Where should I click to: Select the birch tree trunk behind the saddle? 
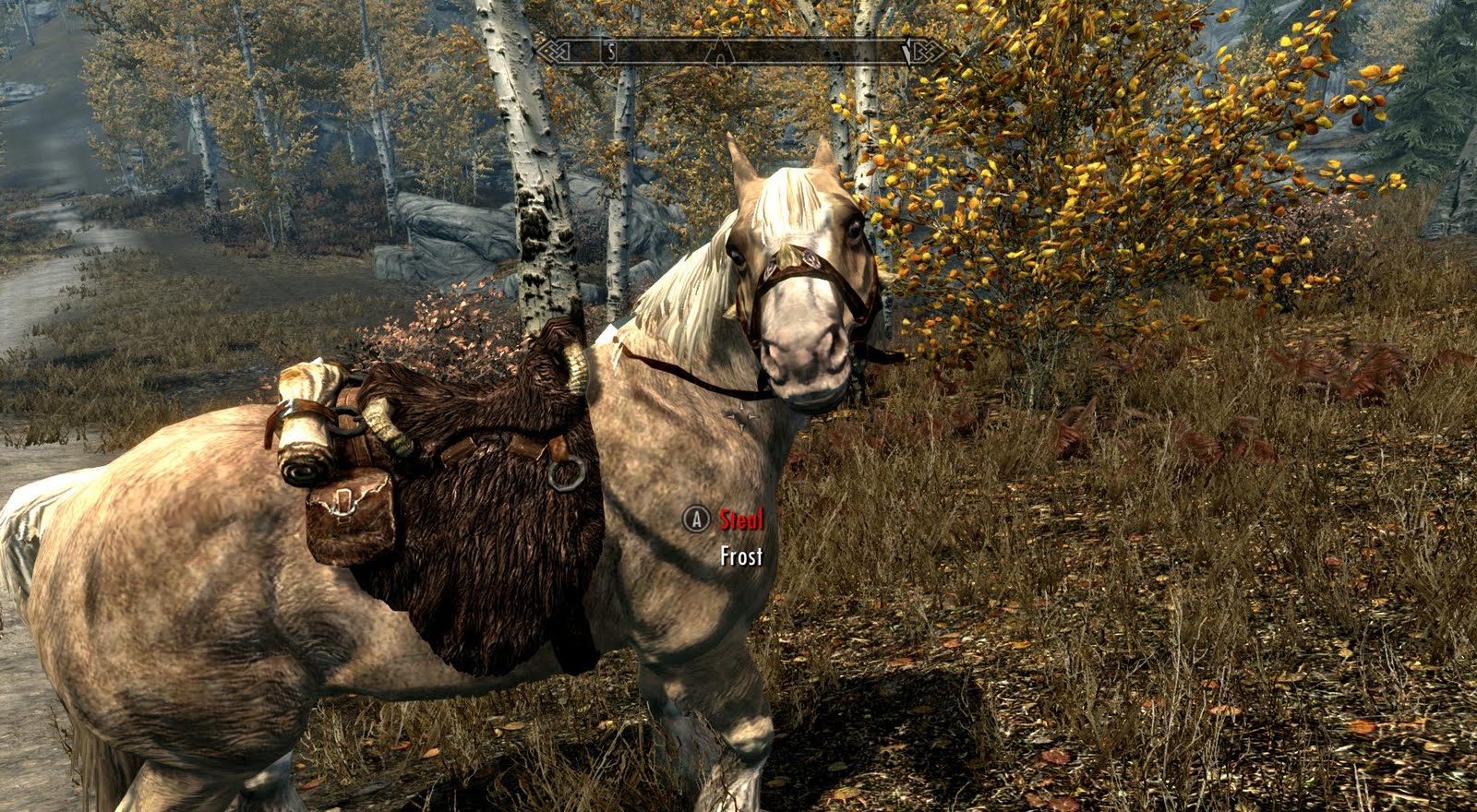pyautogui.click(x=540, y=231)
